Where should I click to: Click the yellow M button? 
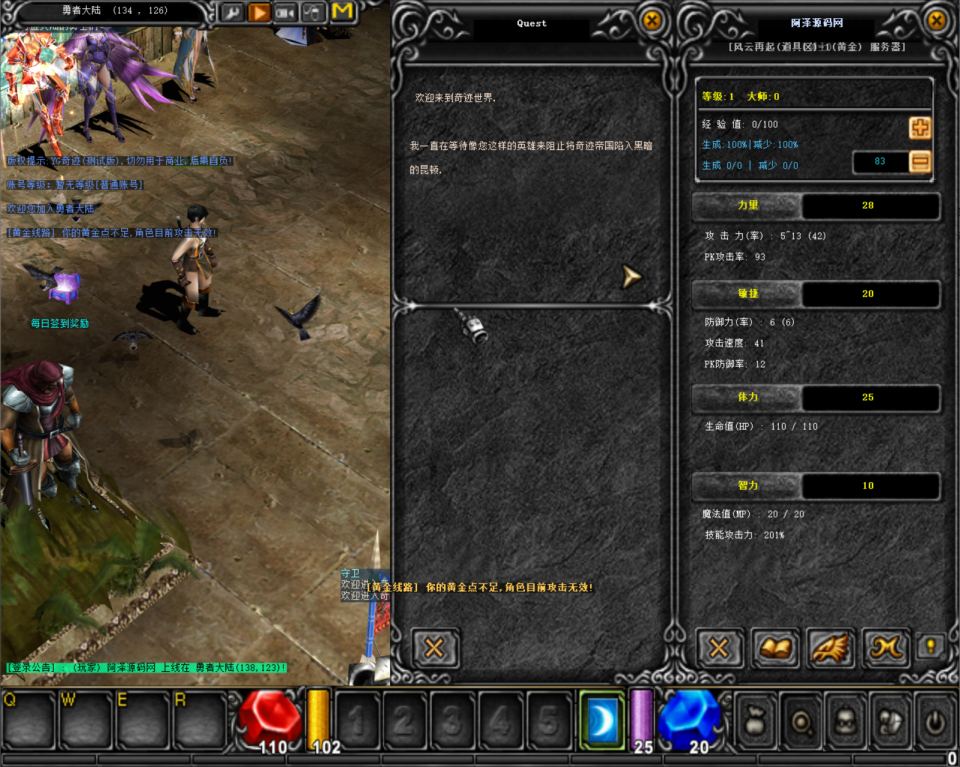343,13
